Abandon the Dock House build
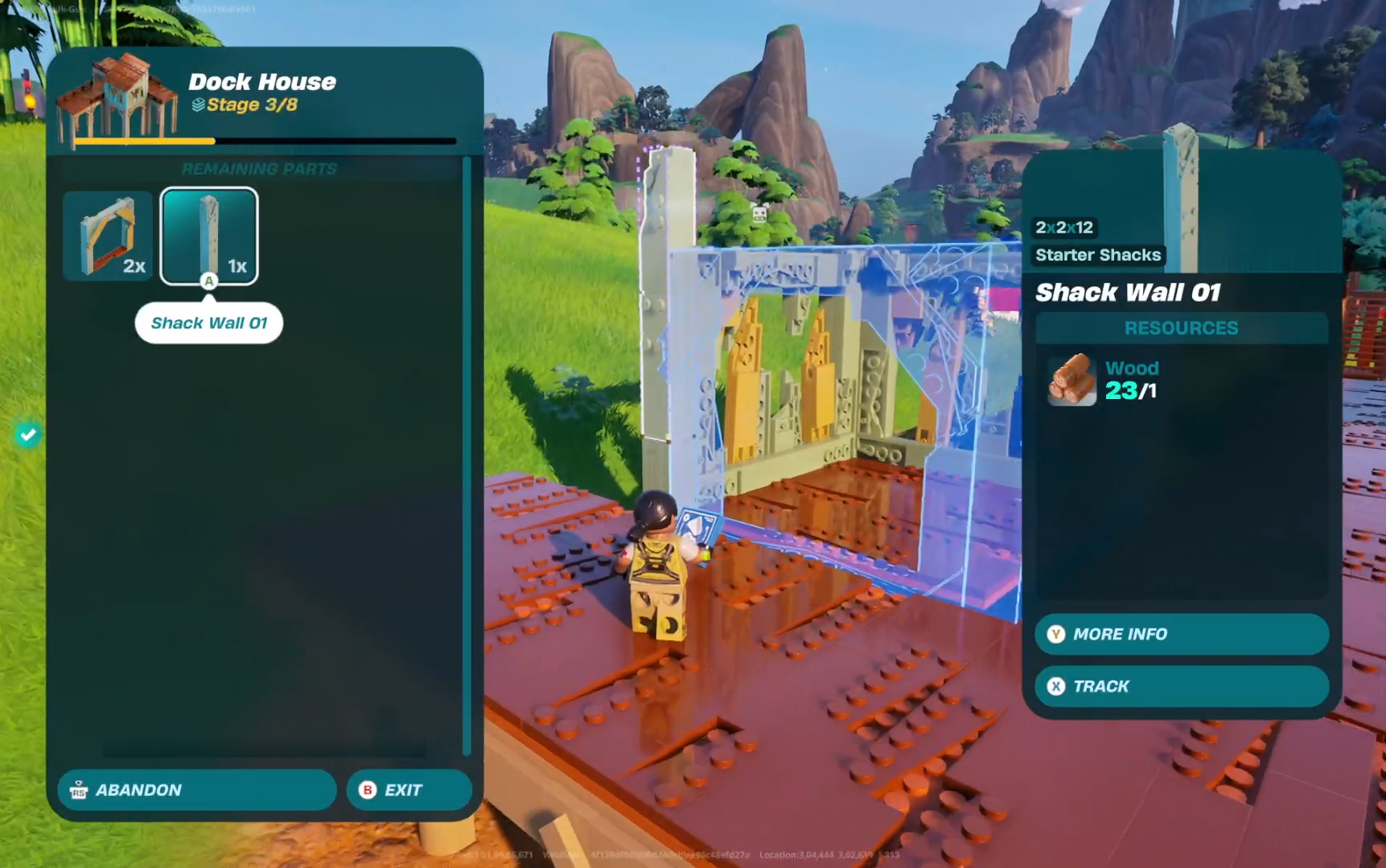 196,790
